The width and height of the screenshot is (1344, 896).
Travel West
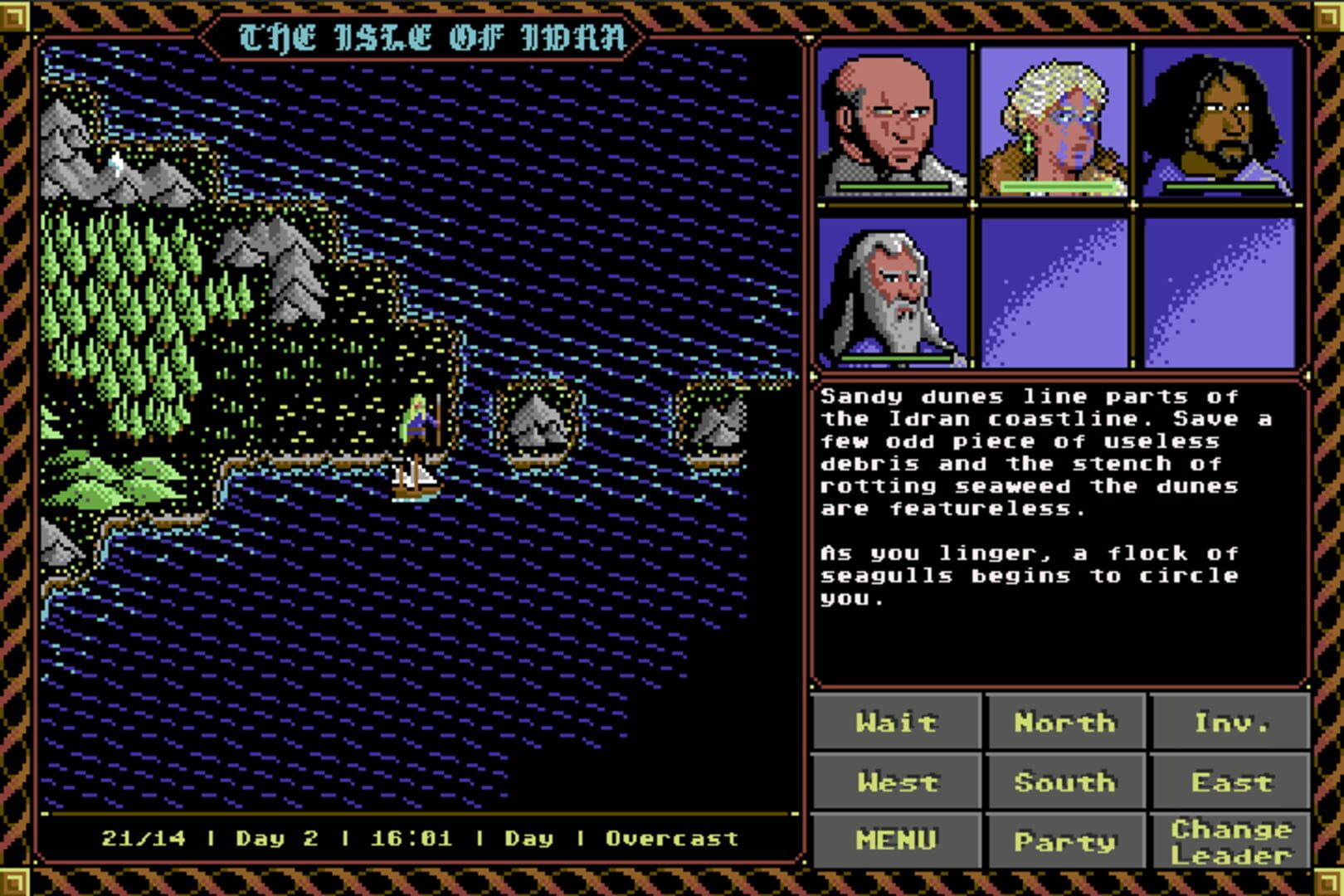[896, 782]
